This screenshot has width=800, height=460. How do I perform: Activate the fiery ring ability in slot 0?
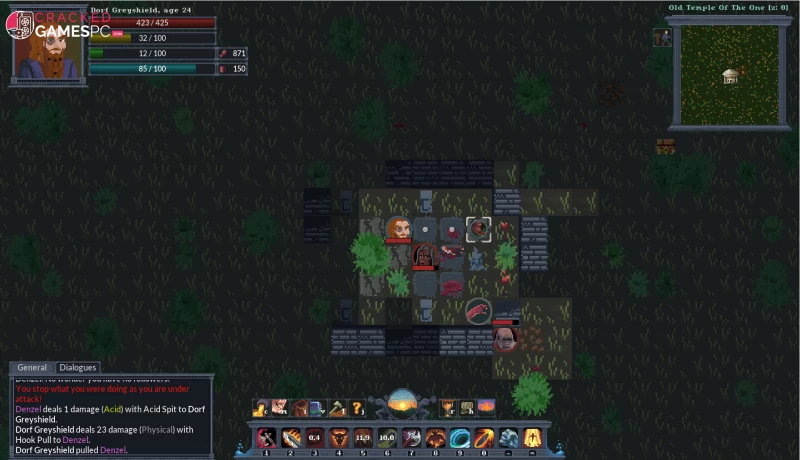[x=484, y=437]
